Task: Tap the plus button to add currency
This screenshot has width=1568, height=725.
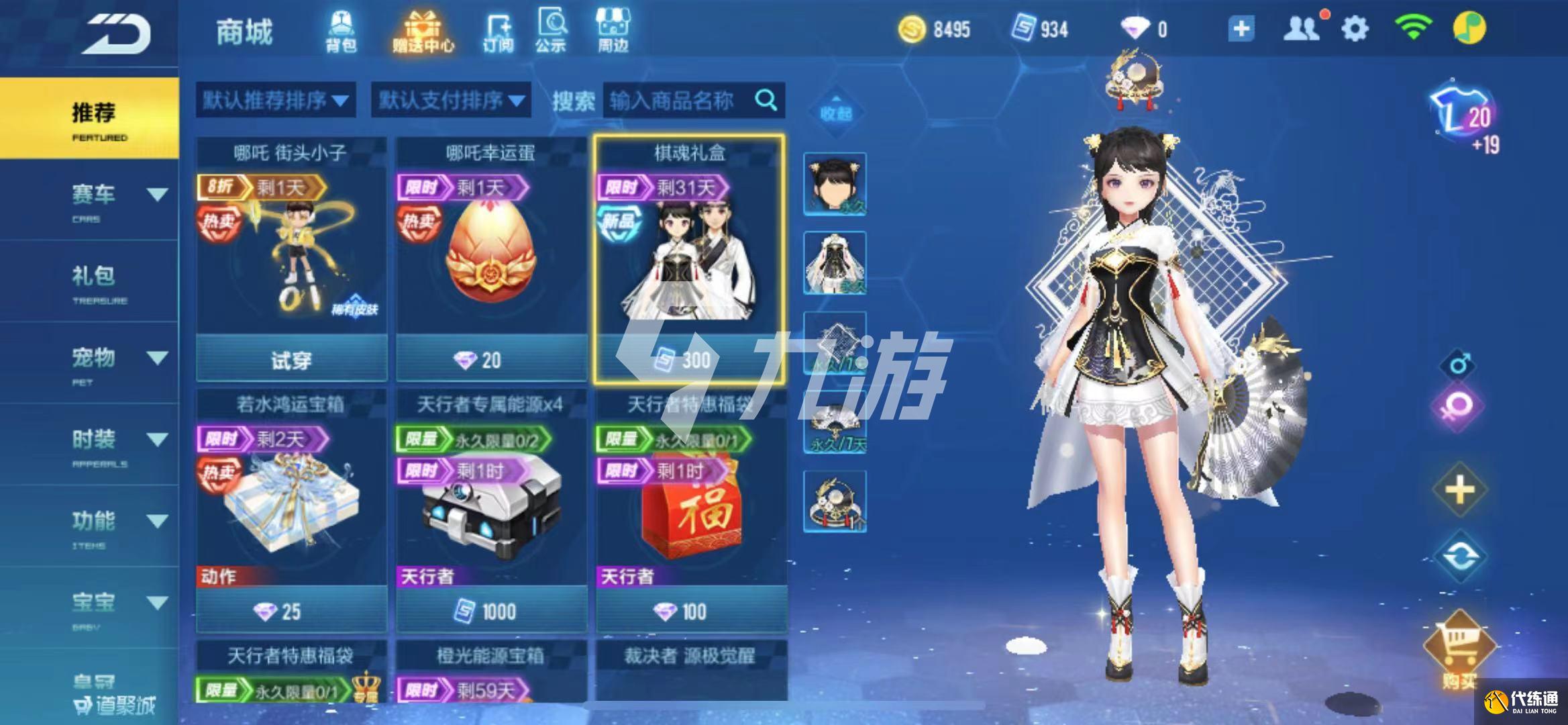Action: point(1241,29)
